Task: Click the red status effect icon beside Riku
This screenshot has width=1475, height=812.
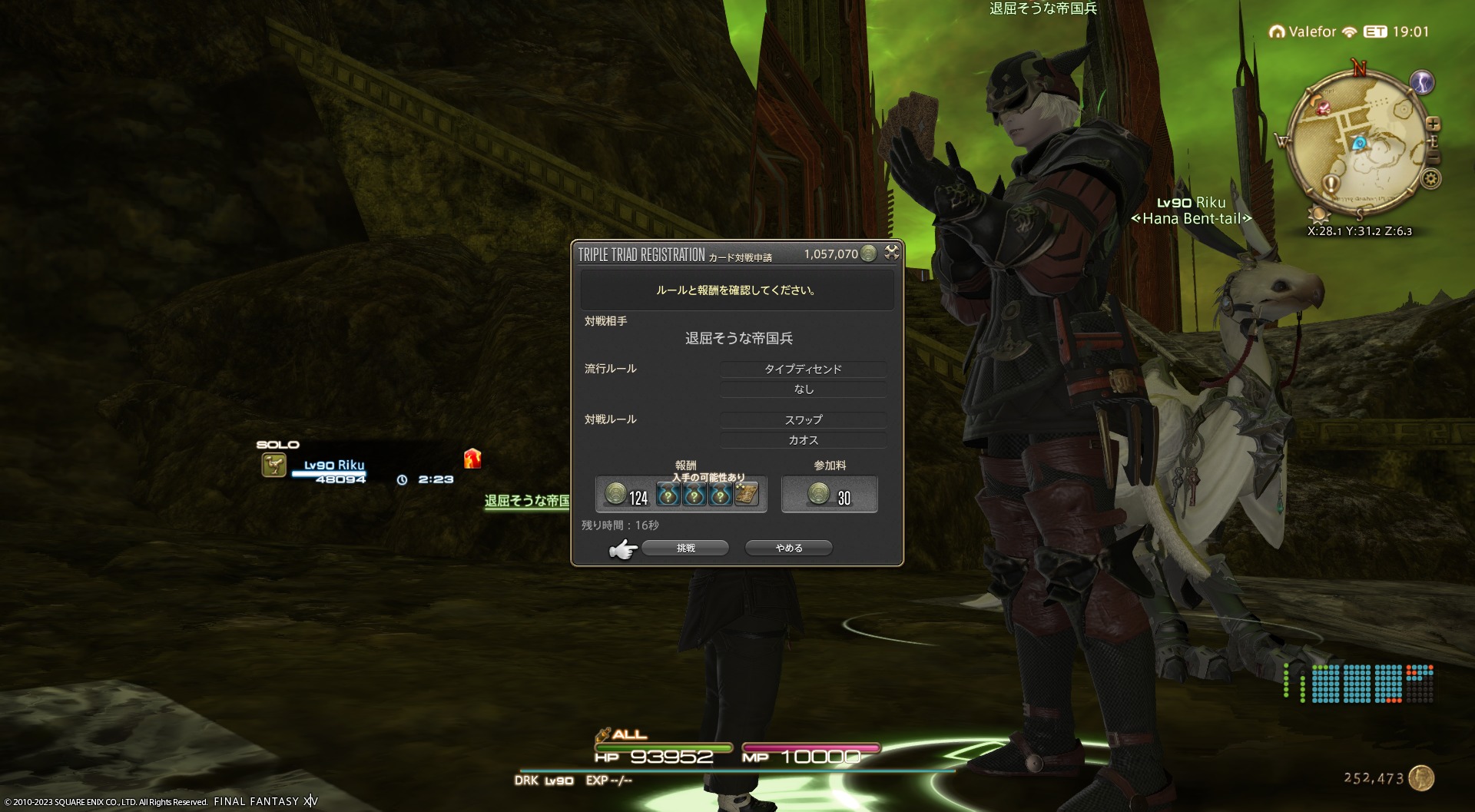Action: pyautogui.click(x=472, y=459)
